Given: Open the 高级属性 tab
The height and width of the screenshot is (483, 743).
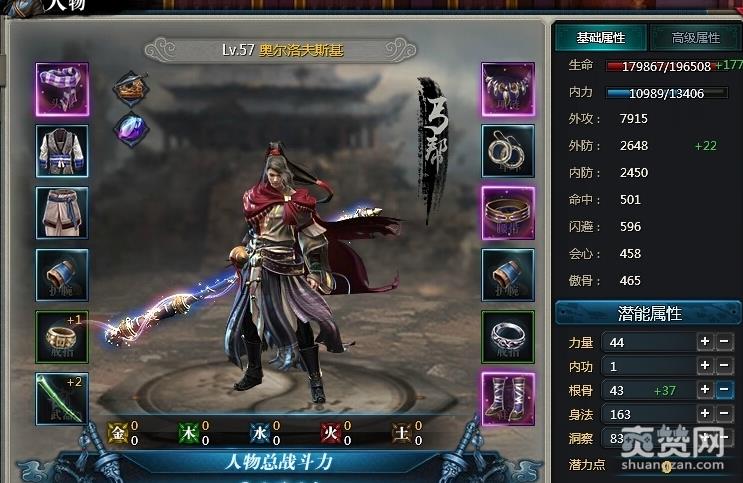Looking at the screenshot, I should (x=695, y=38).
